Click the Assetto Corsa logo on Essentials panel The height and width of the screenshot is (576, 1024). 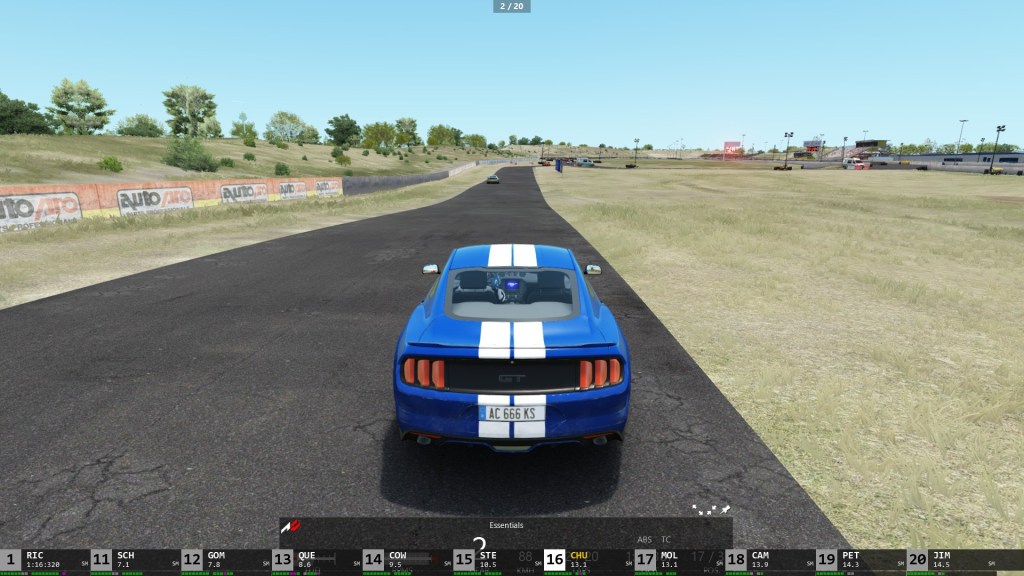[x=291, y=526]
